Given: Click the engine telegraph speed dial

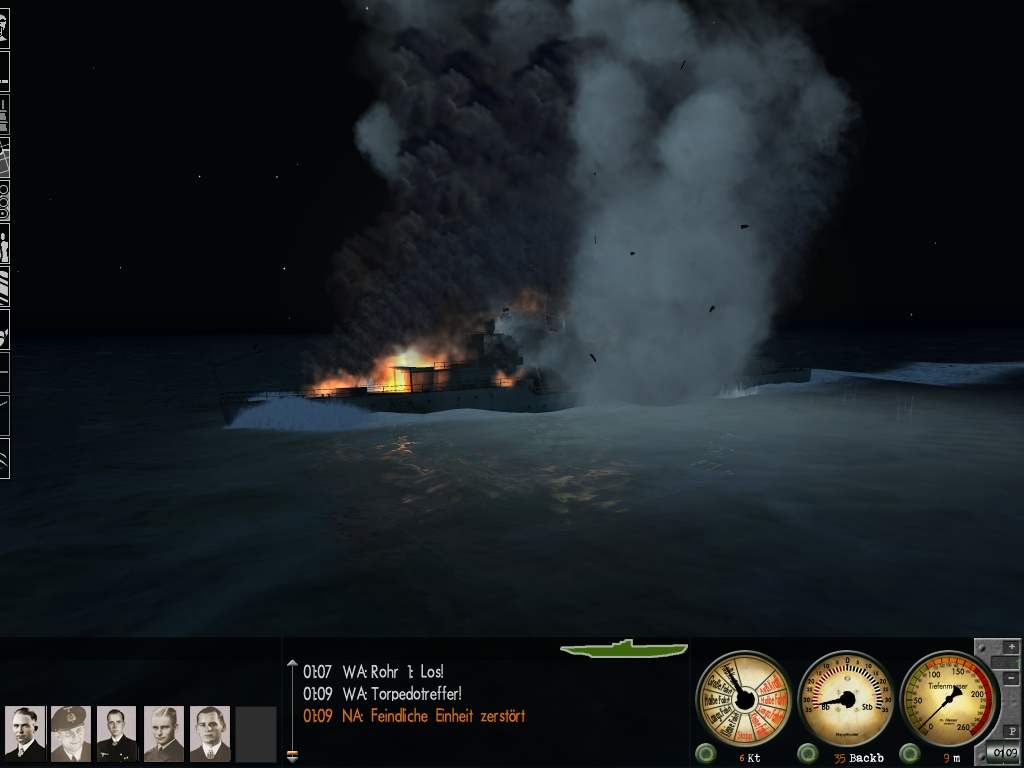Looking at the screenshot, I should [x=743, y=698].
